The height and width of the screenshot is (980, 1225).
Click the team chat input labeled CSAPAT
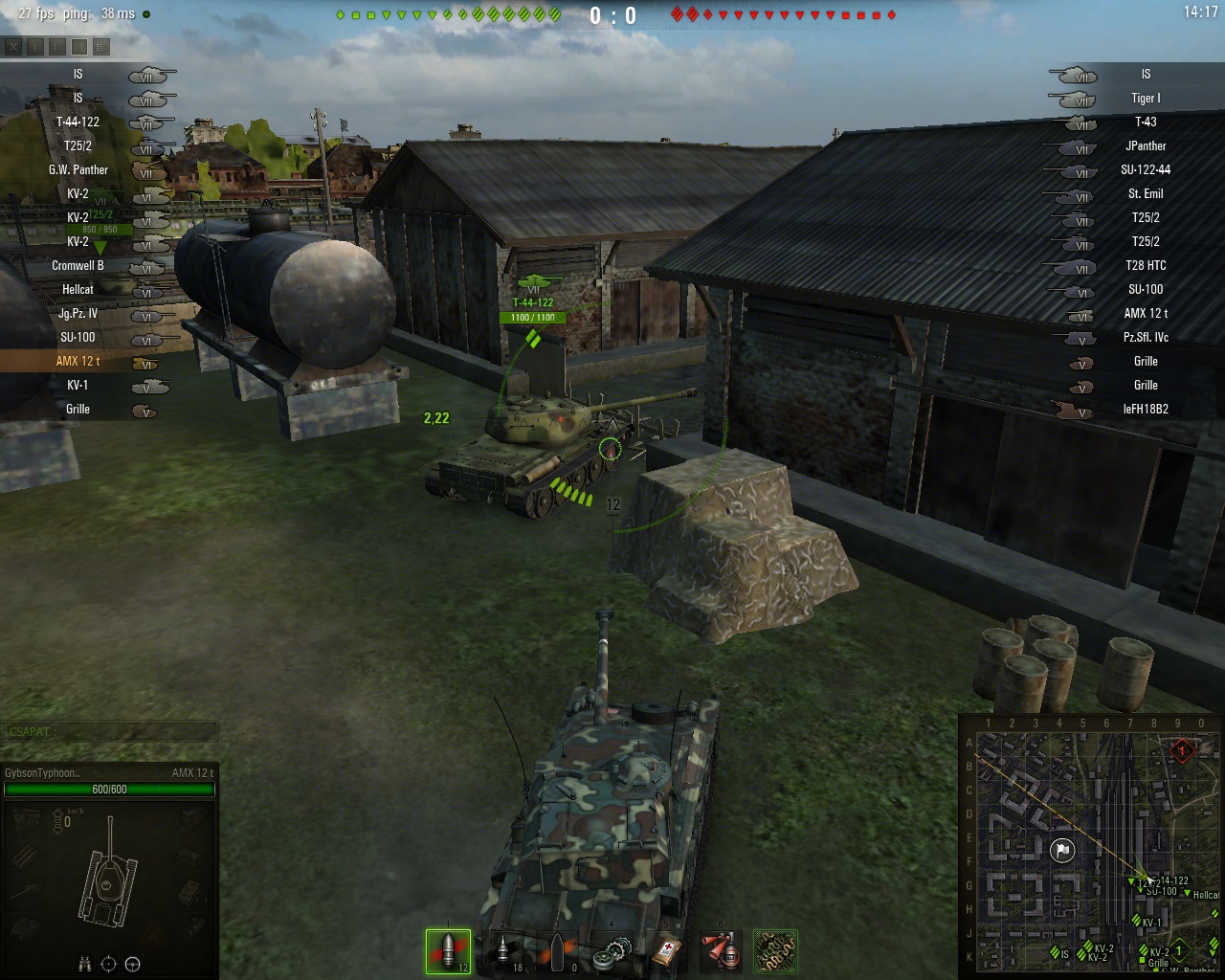coord(109,732)
